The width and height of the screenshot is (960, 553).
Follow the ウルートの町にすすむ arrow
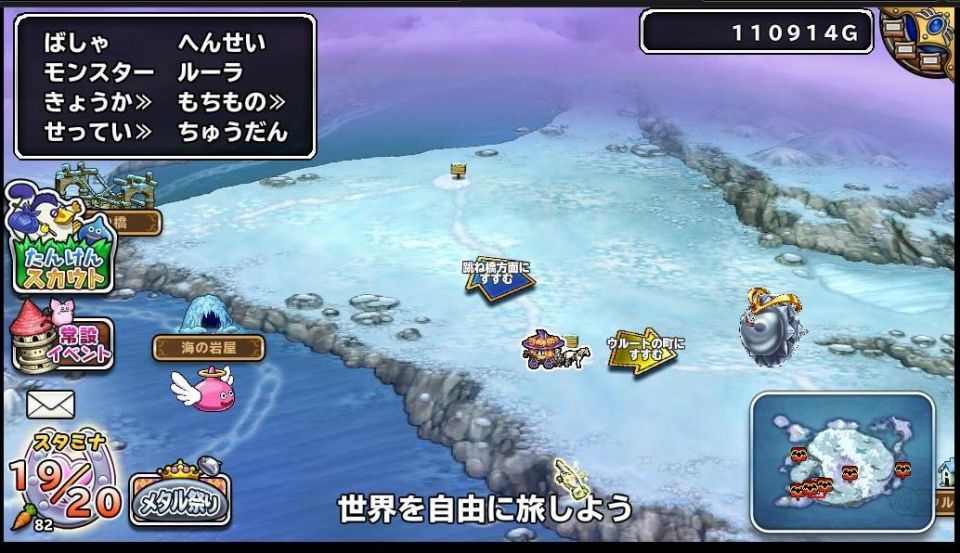coord(643,350)
